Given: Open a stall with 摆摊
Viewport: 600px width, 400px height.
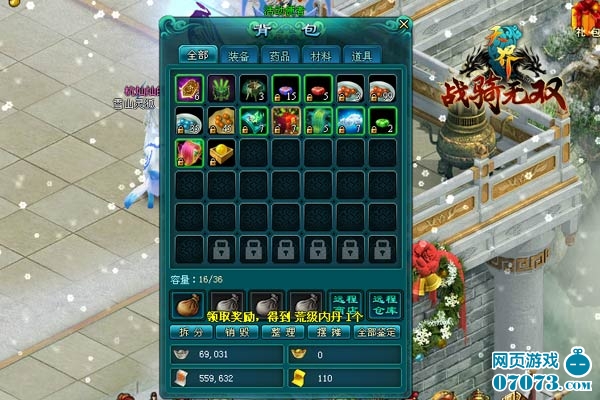Looking at the screenshot, I should 326,331.
